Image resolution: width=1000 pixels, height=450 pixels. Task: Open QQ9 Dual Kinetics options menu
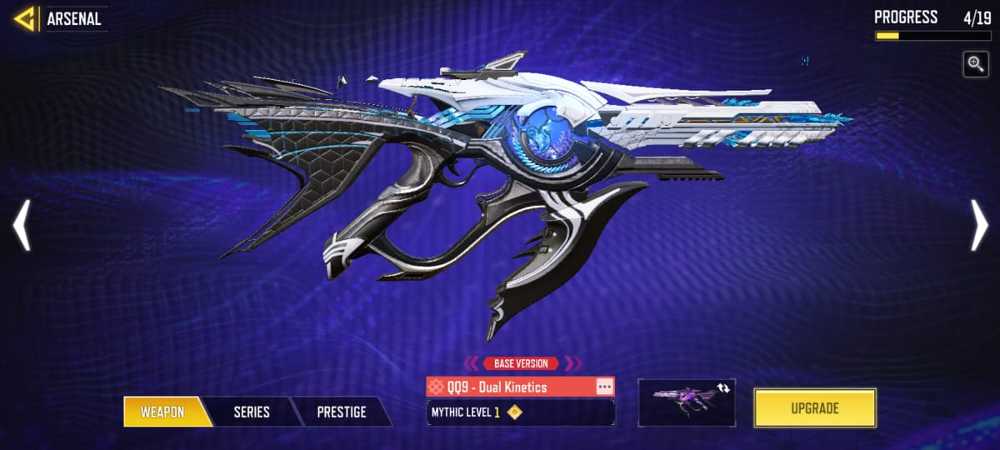(x=604, y=386)
